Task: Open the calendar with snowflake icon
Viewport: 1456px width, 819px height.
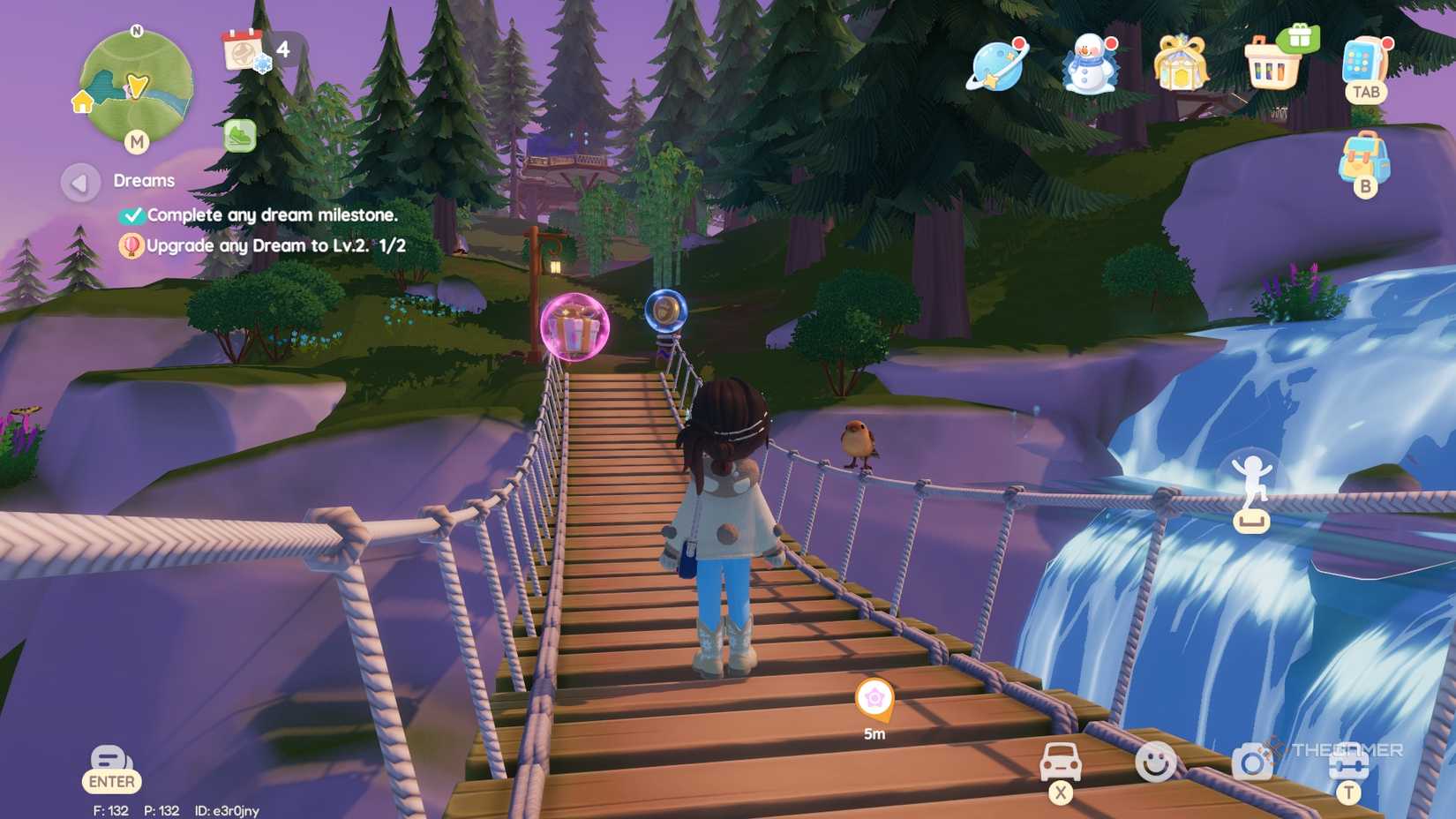Action: tap(240, 50)
